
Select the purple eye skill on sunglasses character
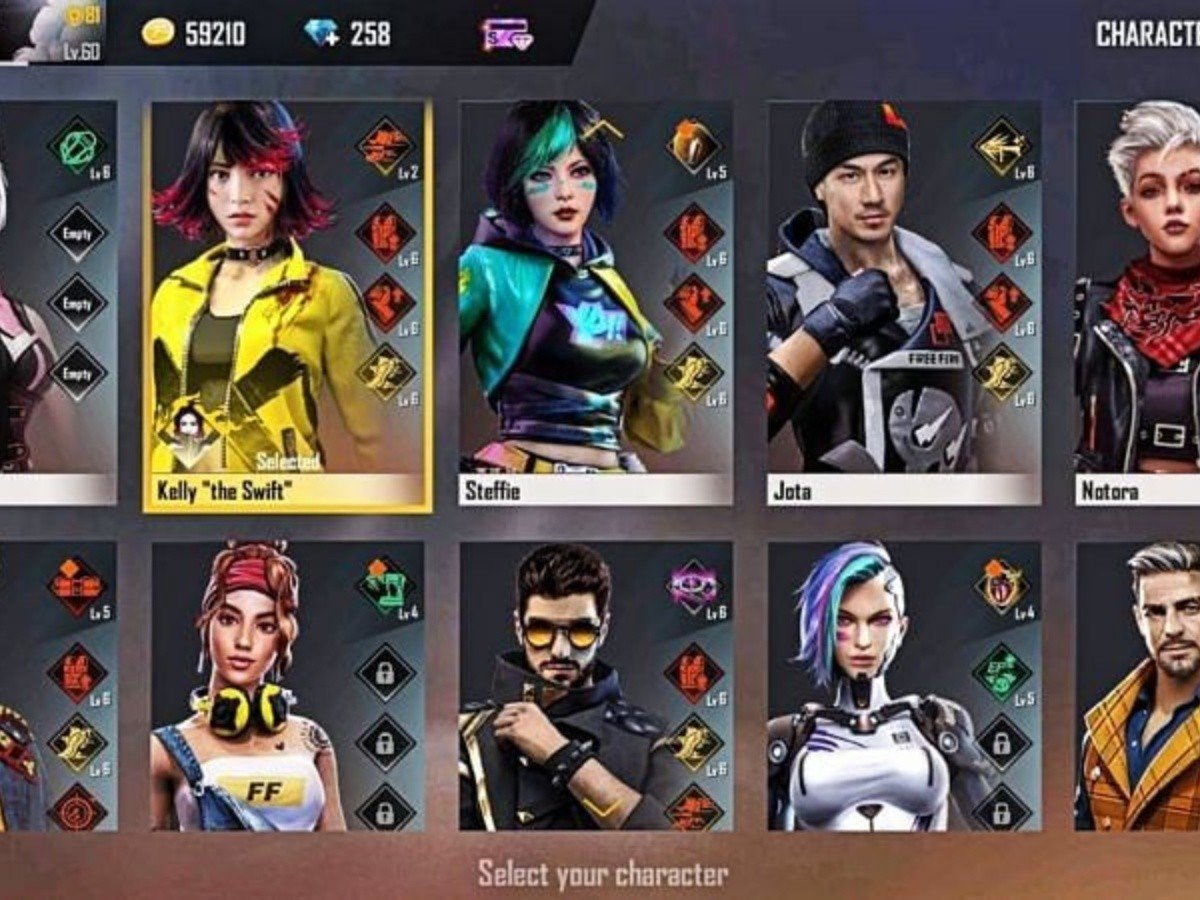point(694,587)
